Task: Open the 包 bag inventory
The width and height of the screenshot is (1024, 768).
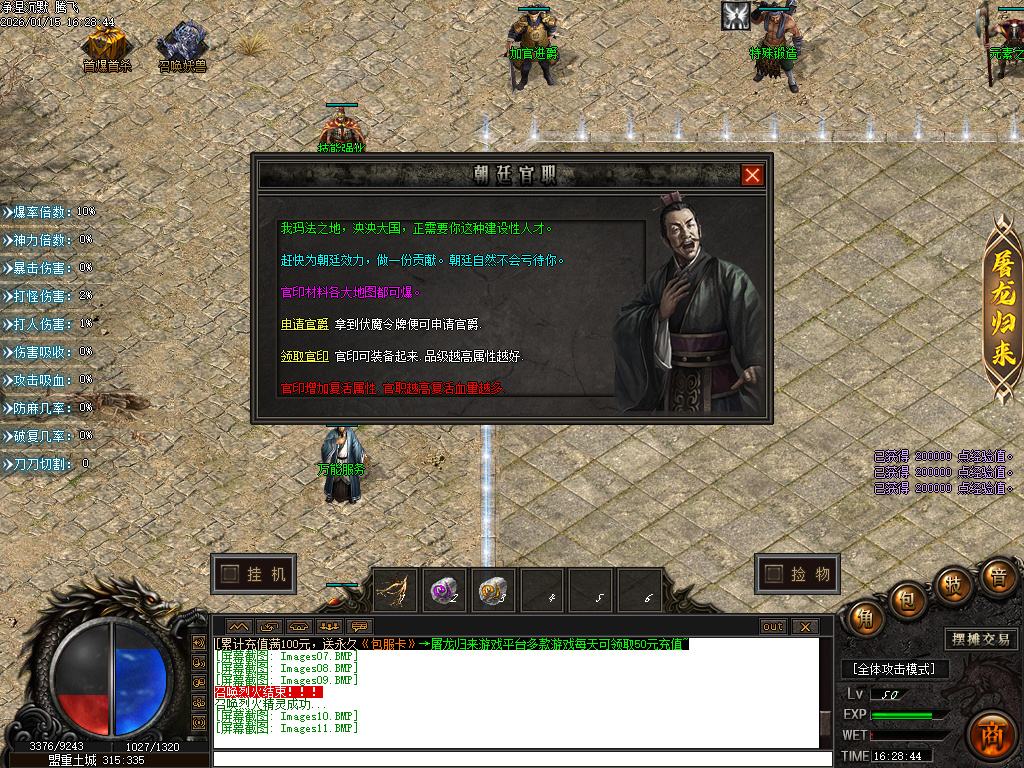Action: click(x=907, y=599)
